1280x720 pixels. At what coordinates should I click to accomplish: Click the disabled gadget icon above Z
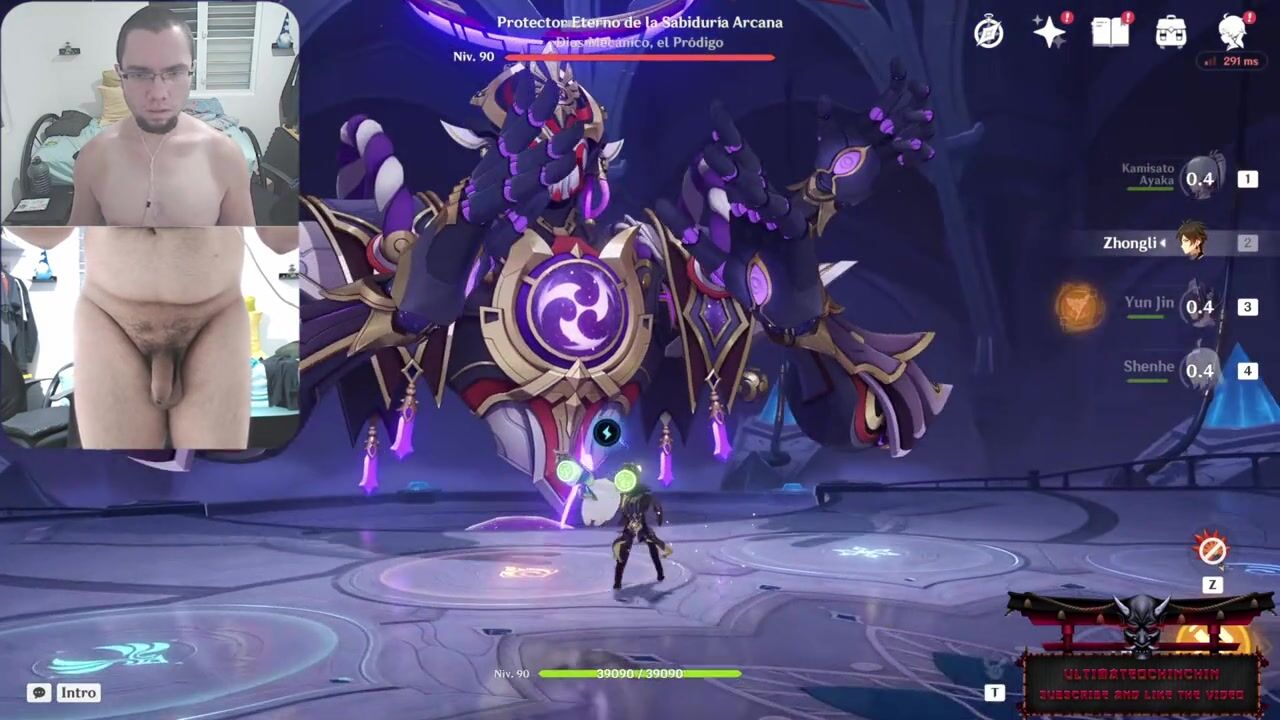[x=1212, y=550]
